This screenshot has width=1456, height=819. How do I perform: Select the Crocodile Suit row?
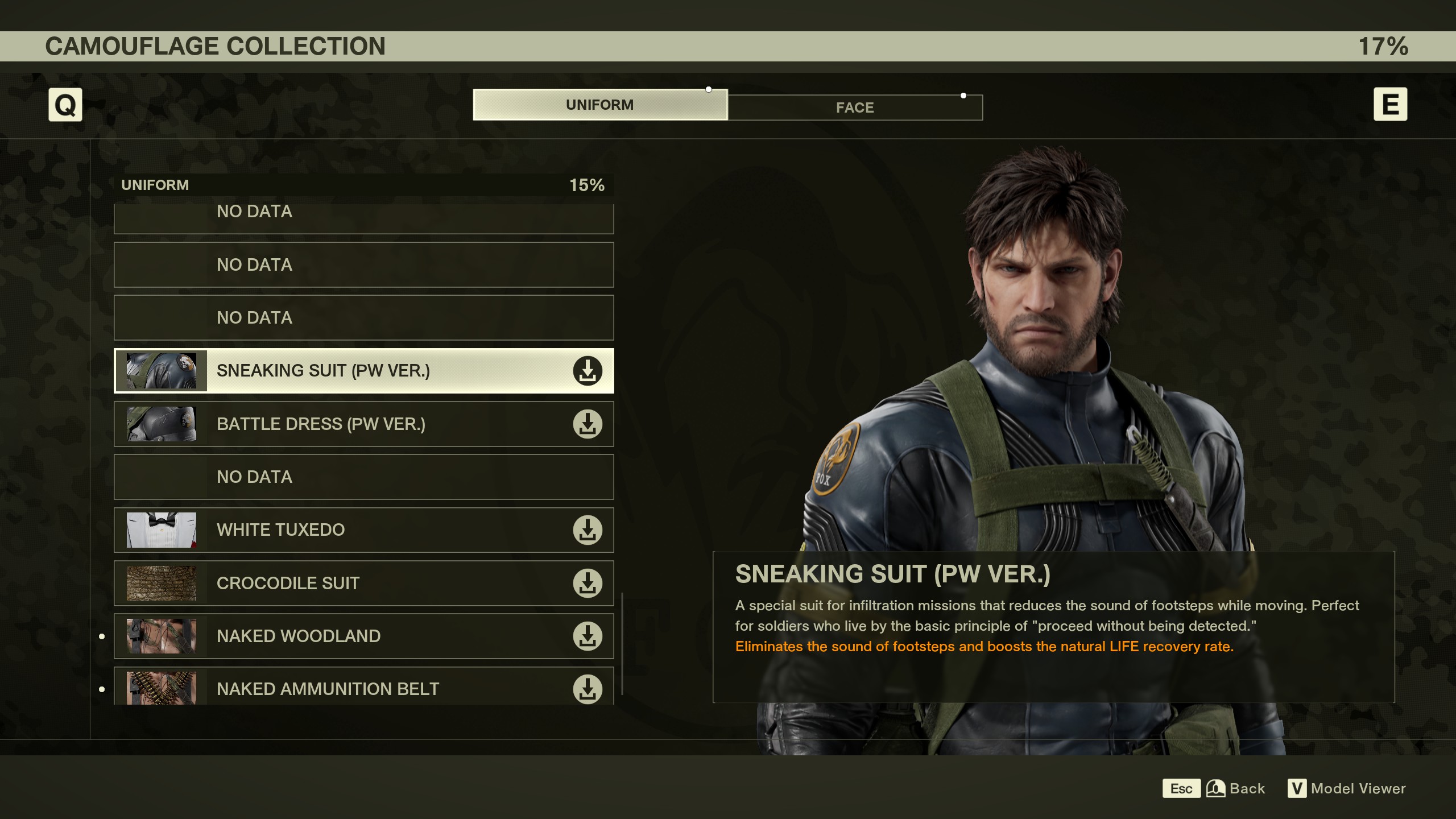(364, 584)
